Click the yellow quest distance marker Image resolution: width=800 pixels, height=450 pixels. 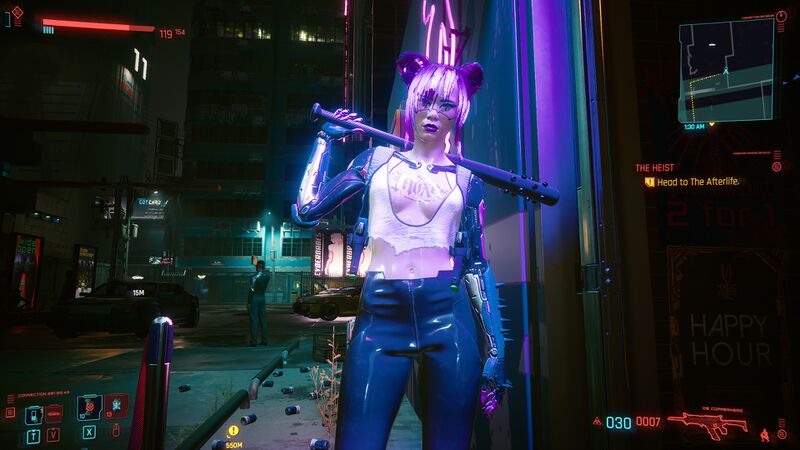point(233,432)
